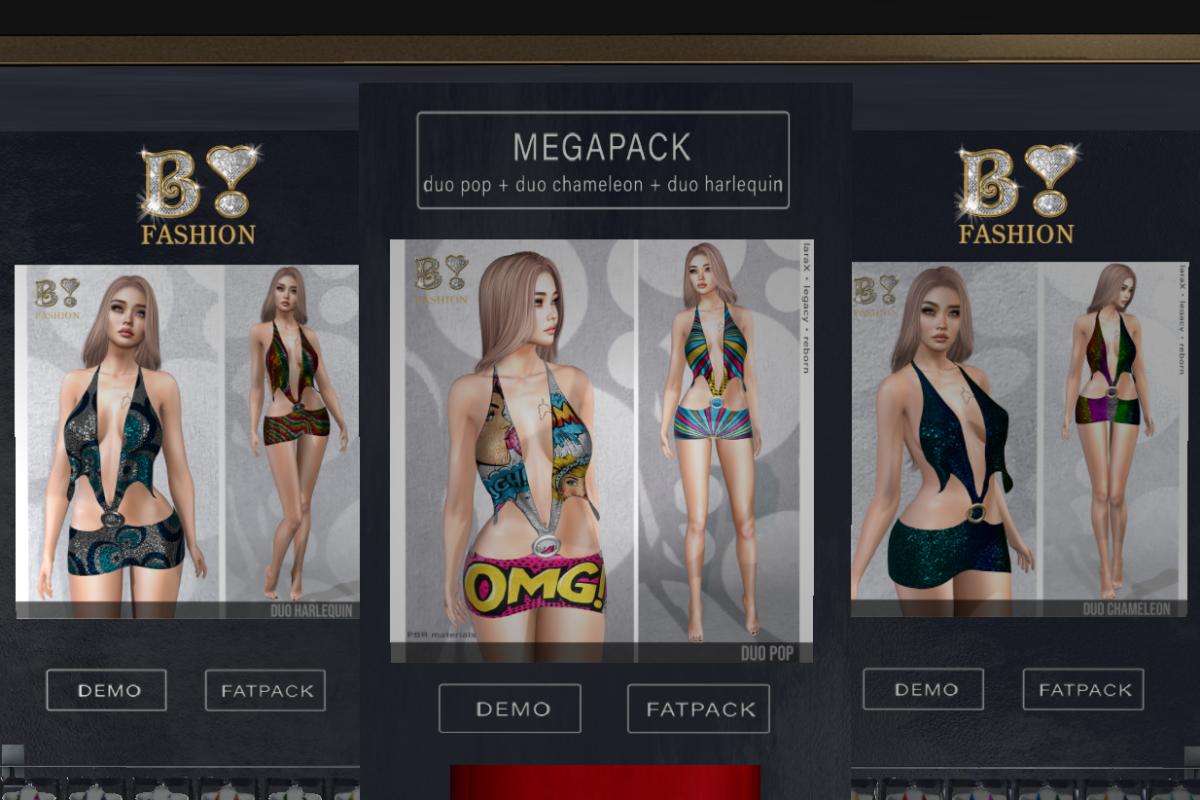This screenshot has width=1200, height=800.
Task: Select the Duo Pop FATPACK
Action: (698, 709)
